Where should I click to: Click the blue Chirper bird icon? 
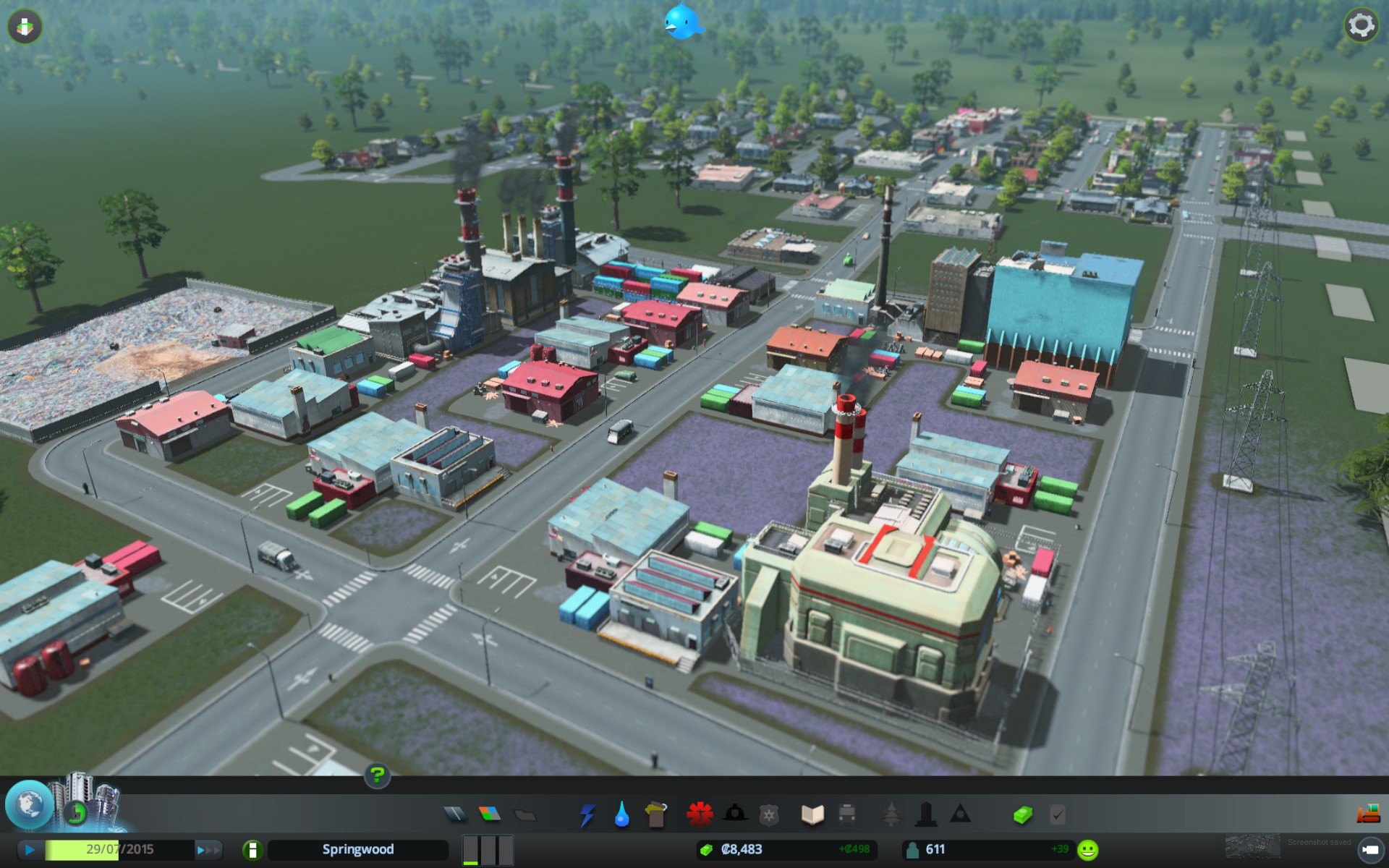click(683, 21)
